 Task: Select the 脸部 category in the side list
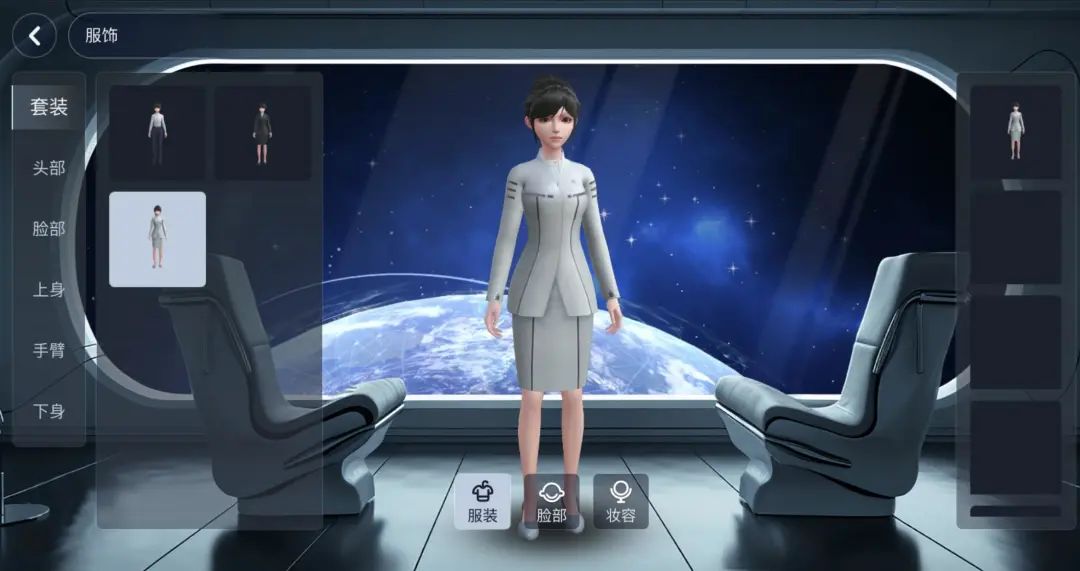pos(48,229)
